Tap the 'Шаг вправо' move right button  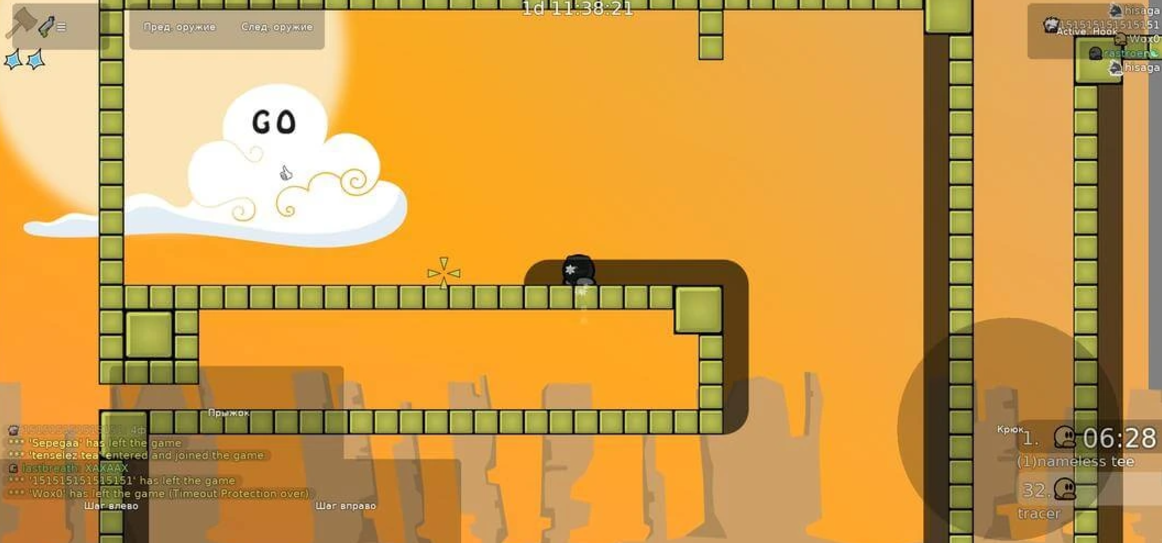345,505
